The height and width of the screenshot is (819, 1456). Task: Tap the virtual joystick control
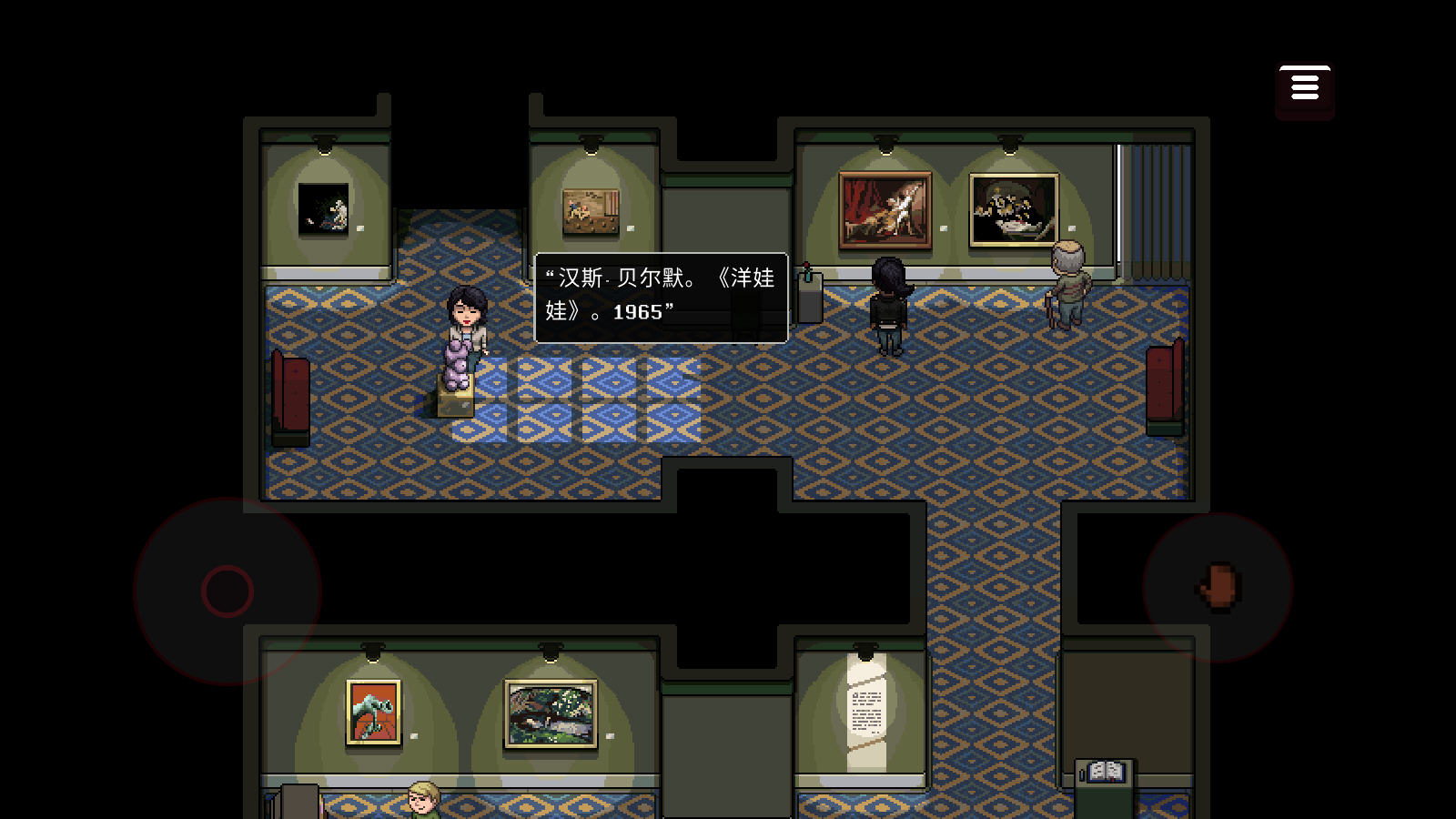227,591
